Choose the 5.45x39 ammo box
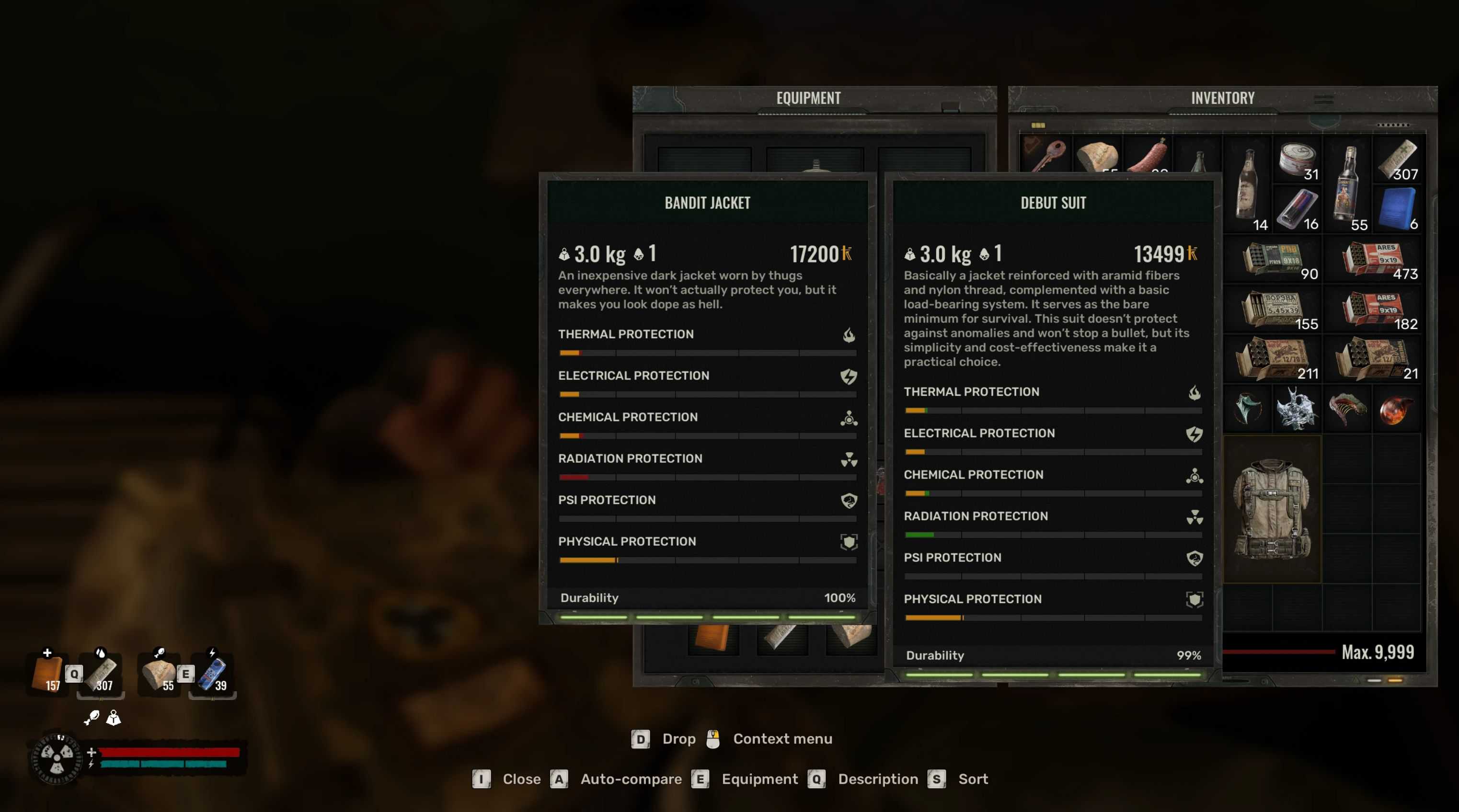The image size is (1459, 812). pyautogui.click(x=1272, y=309)
